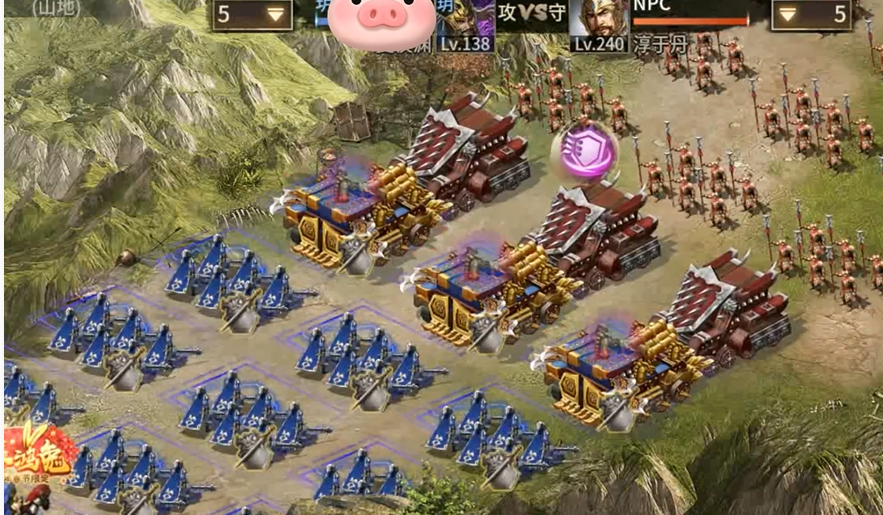883x515 pixels.
Task: Click the pink pig sticker overlay
Action: tap(382, 22)
